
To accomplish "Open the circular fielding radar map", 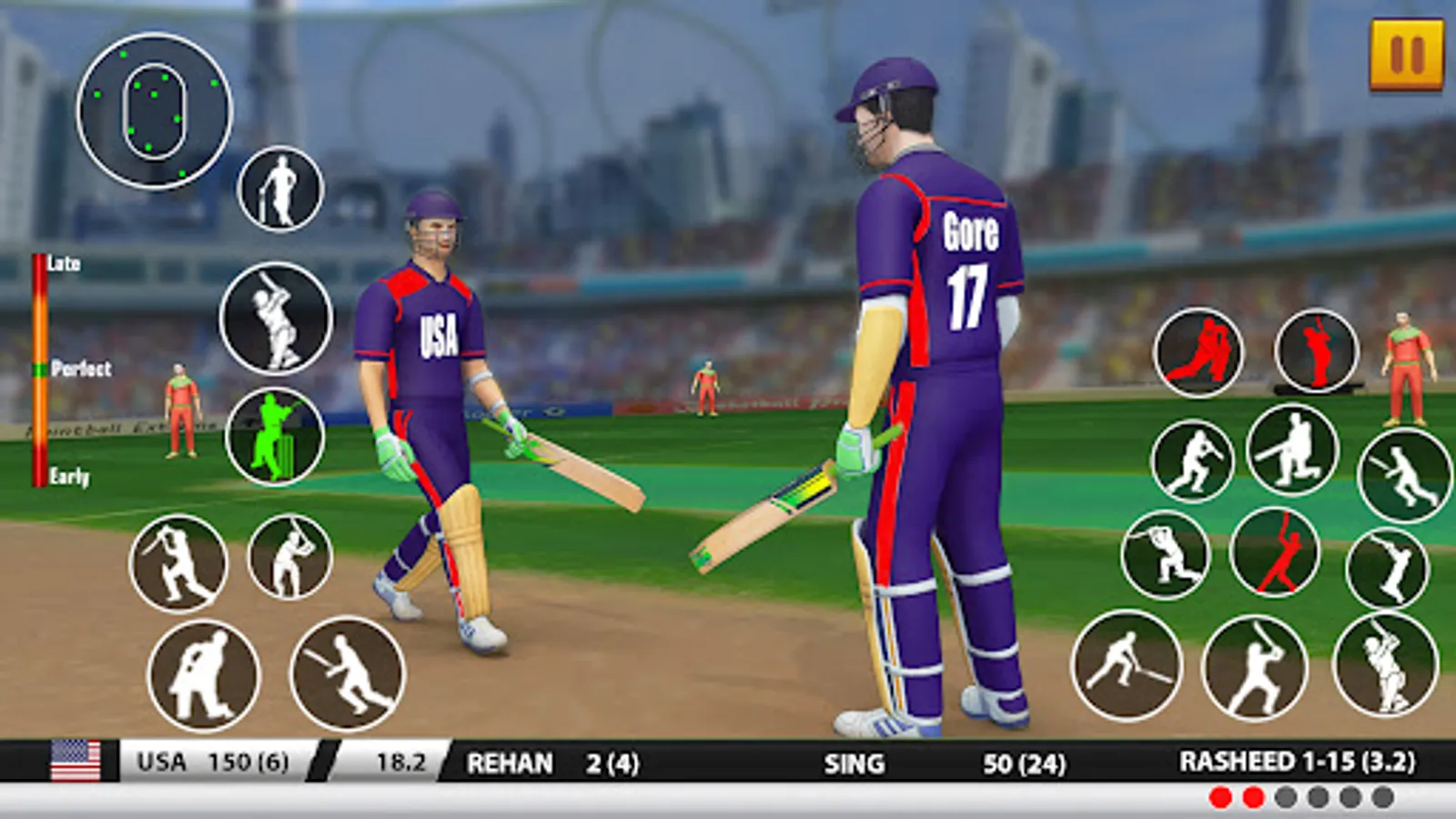I will point(154,111).
